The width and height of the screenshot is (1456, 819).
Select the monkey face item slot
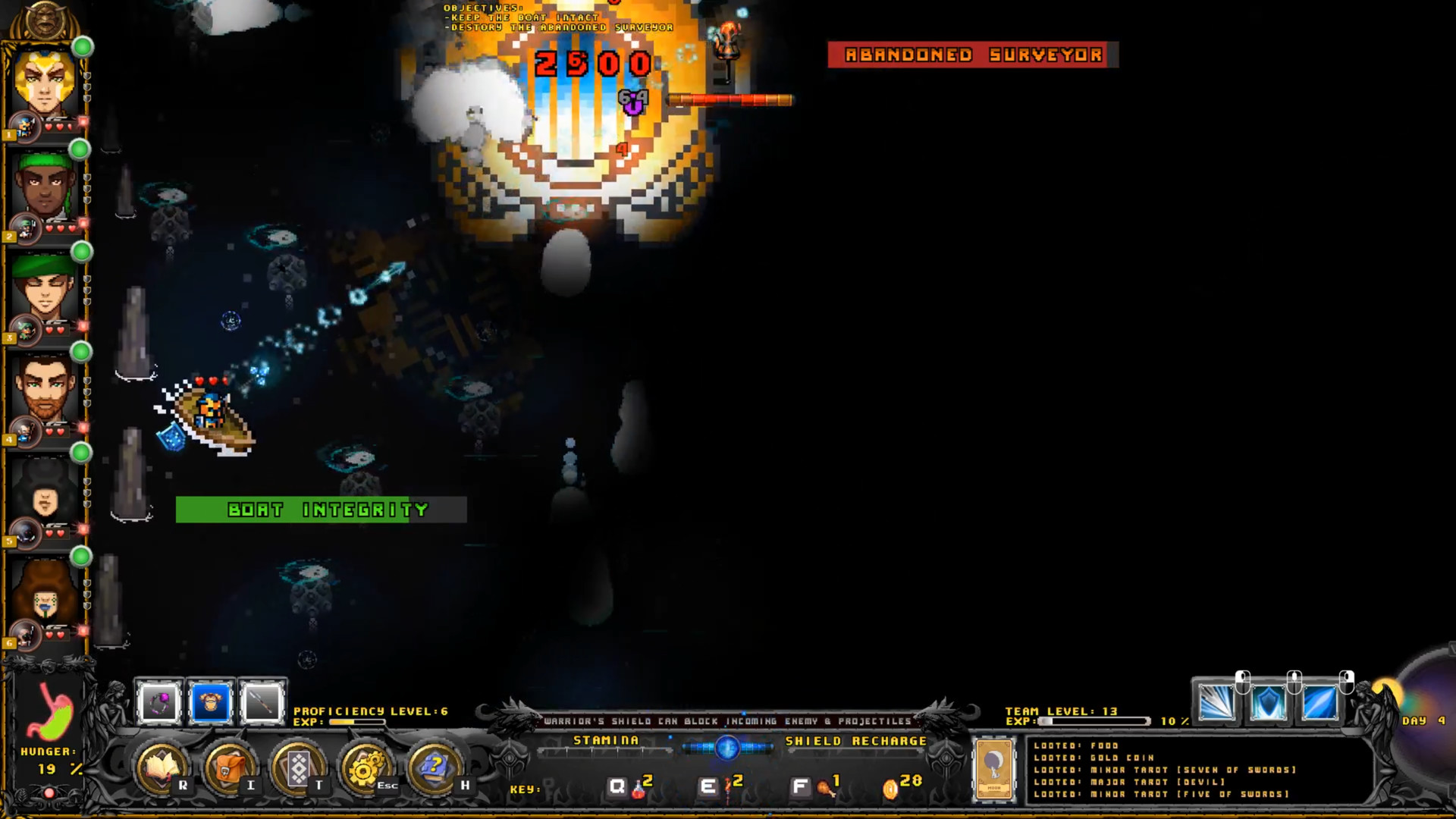tap(211, 703)
